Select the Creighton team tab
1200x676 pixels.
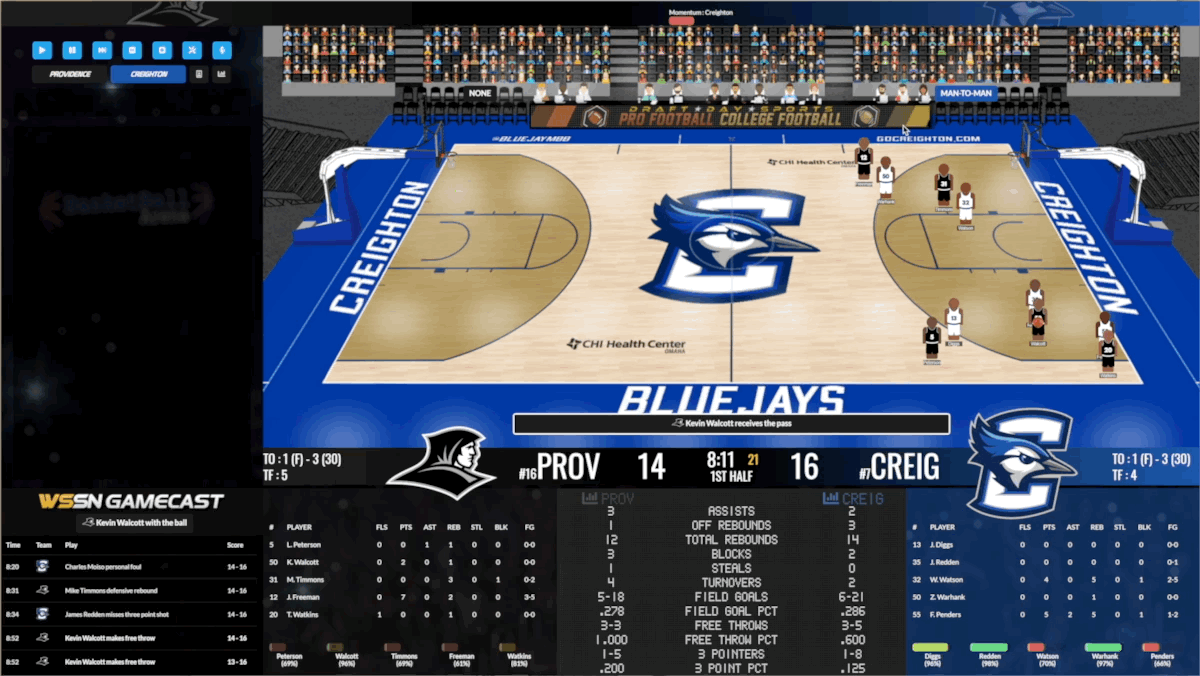(148, 74)
